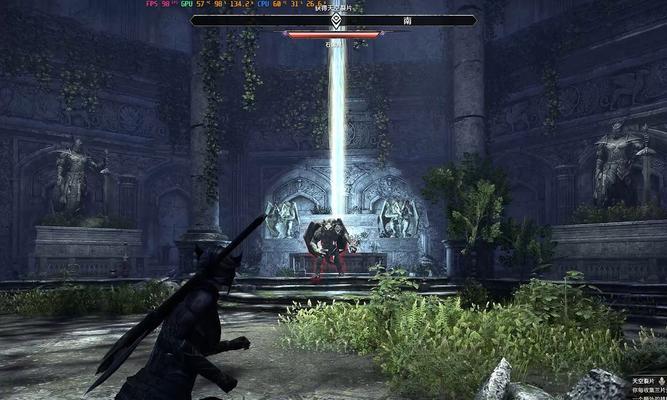
Task: Open the 天空裂片 skyshard notification
Action: coord(645,382)
